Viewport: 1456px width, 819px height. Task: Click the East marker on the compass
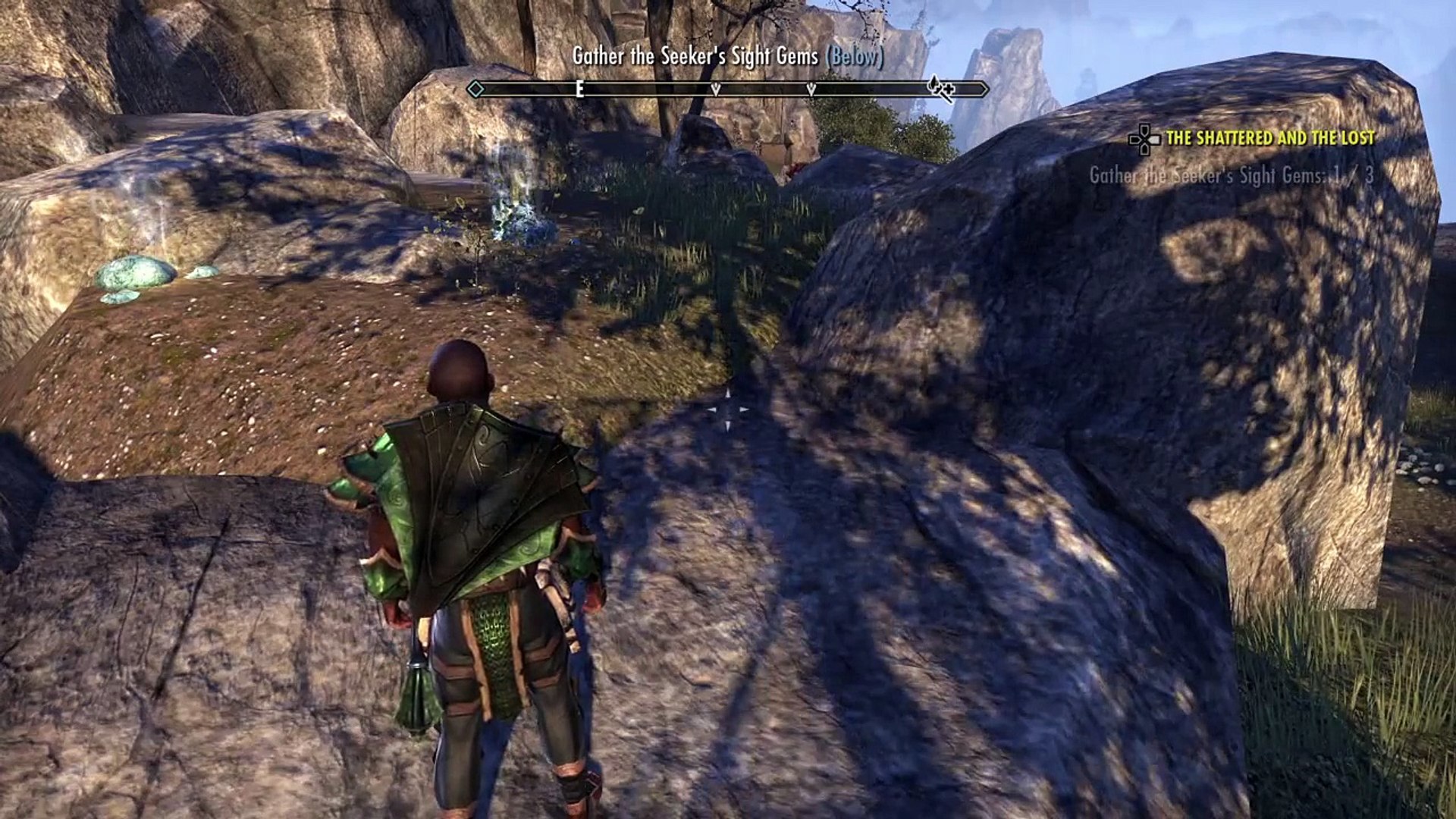point(579,89)
